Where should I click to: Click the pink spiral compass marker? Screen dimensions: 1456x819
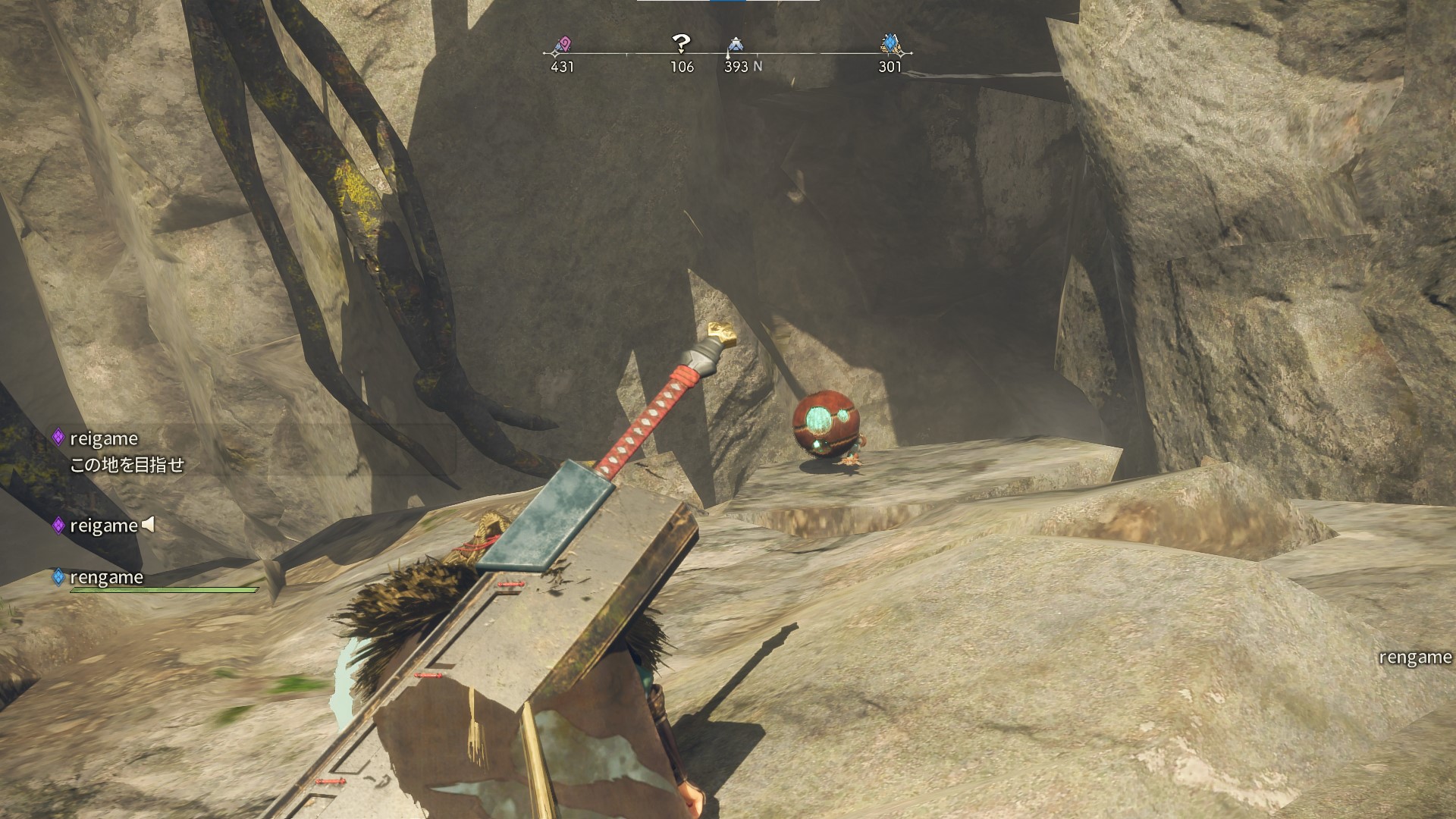562,45
